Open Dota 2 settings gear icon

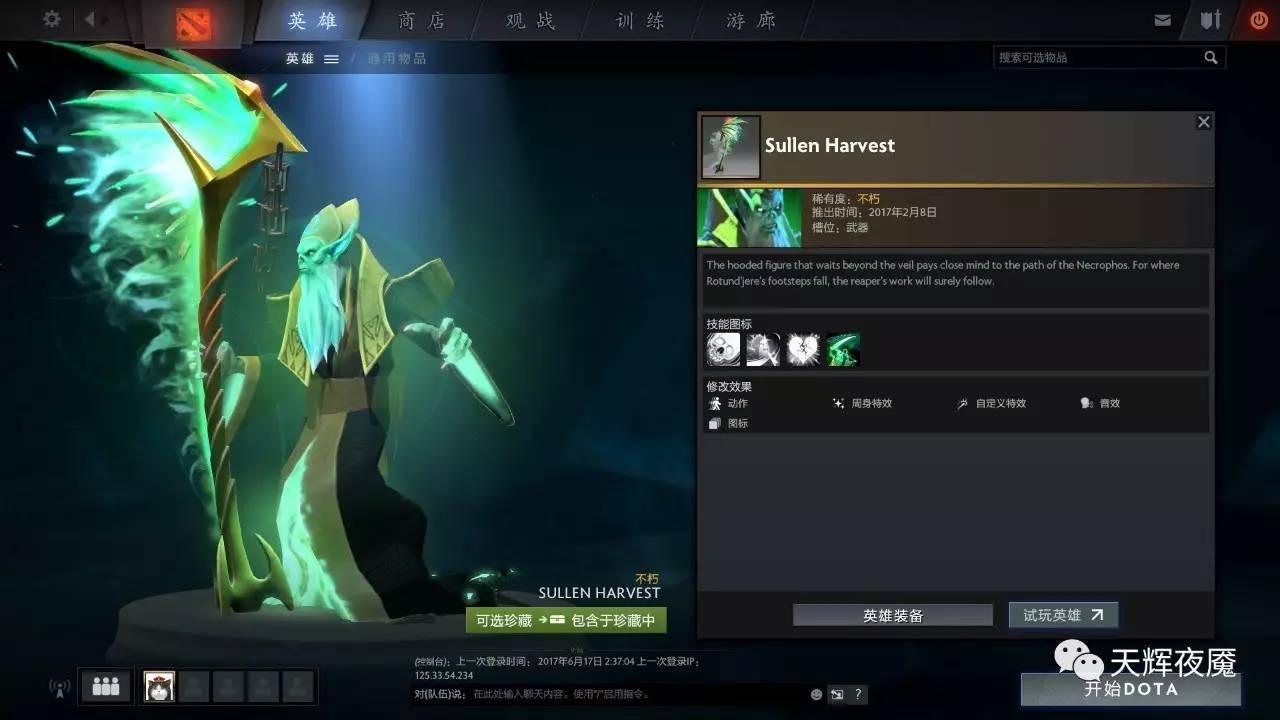(51, 19)
